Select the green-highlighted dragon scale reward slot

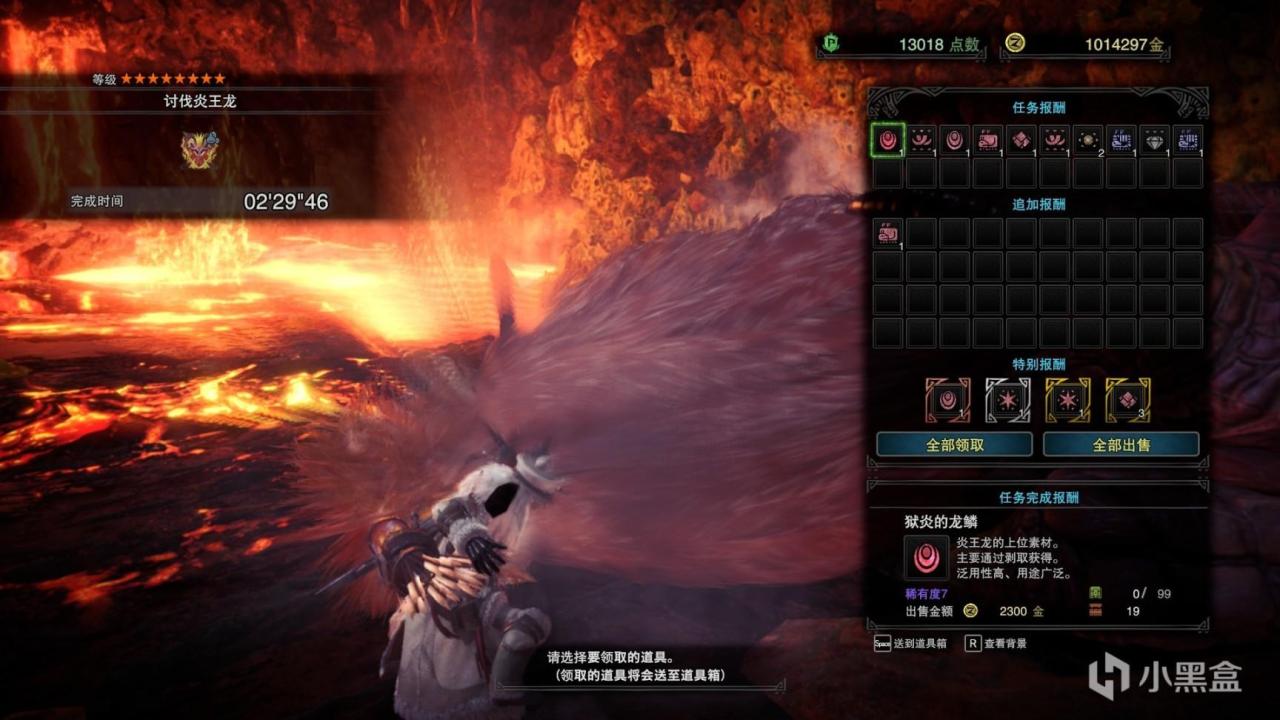(888, 140)
